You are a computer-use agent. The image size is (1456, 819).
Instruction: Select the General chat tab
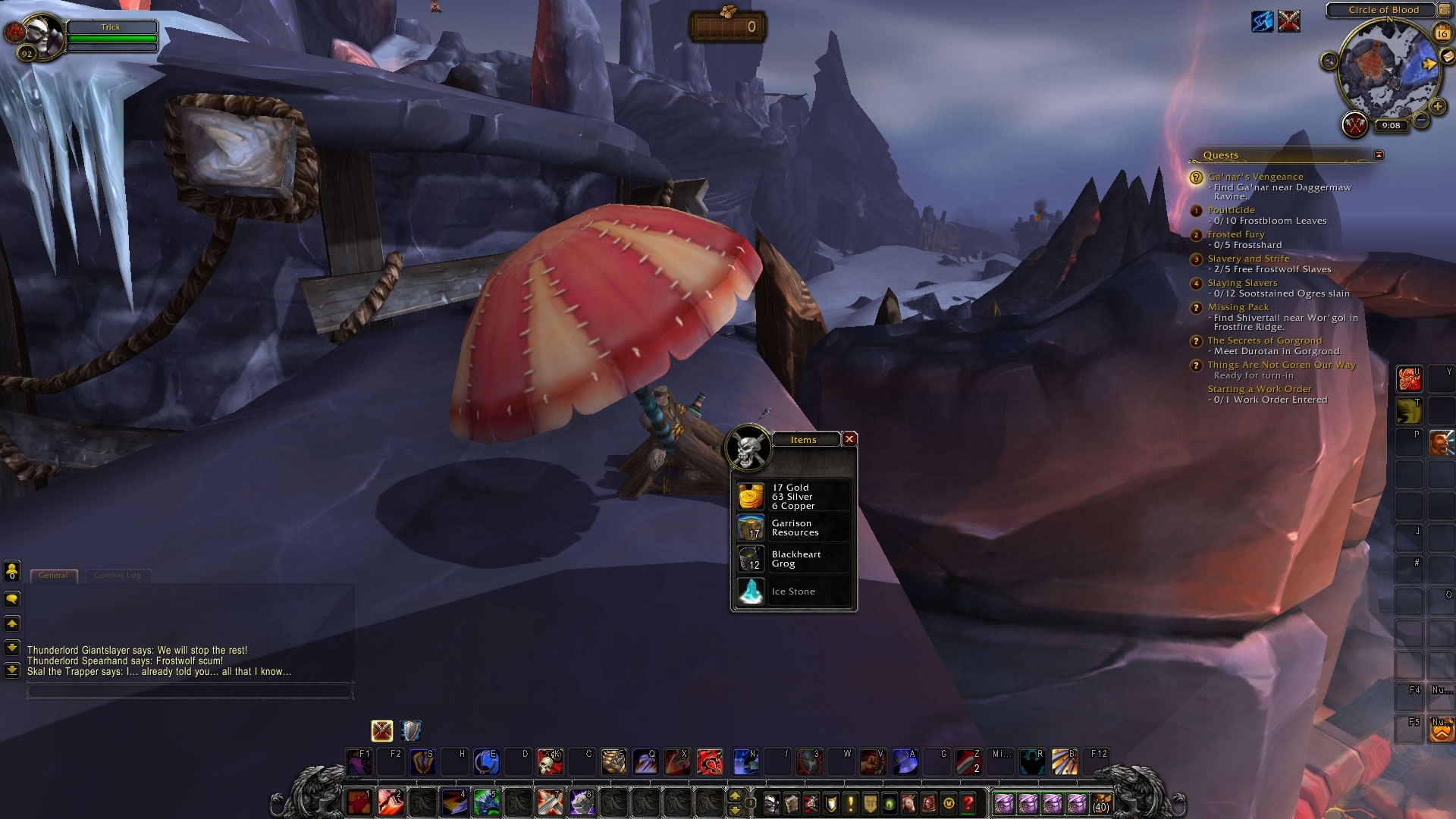(54, 575)
